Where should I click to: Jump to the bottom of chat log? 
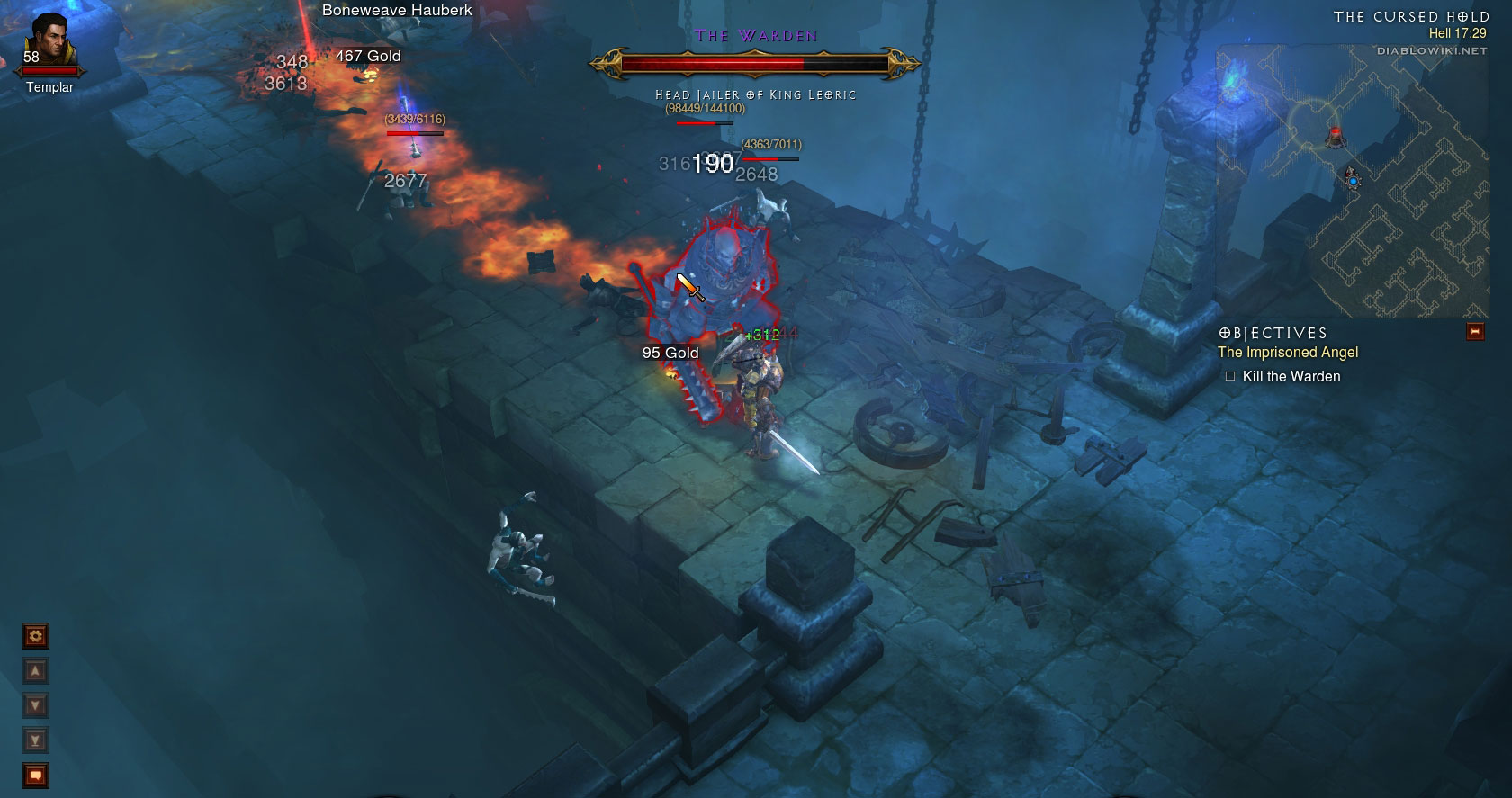click(x=35, y=740)
